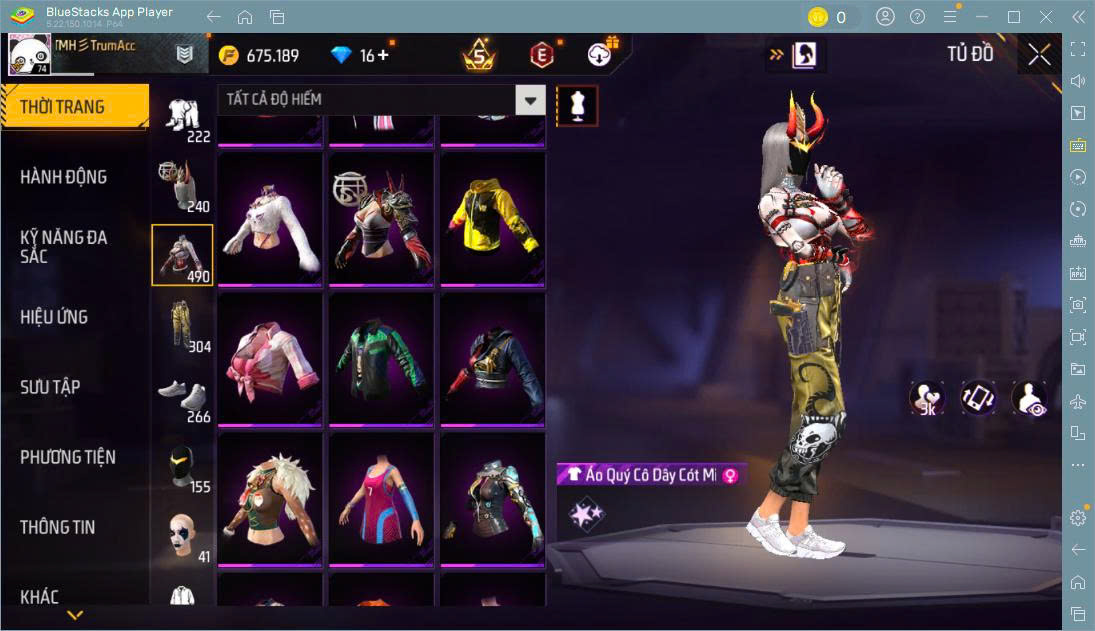This screenshot has height=631, width=1095.
Task: Select the KỸ NĂNG ĐA SẮC tab
Action: point(64,246)
